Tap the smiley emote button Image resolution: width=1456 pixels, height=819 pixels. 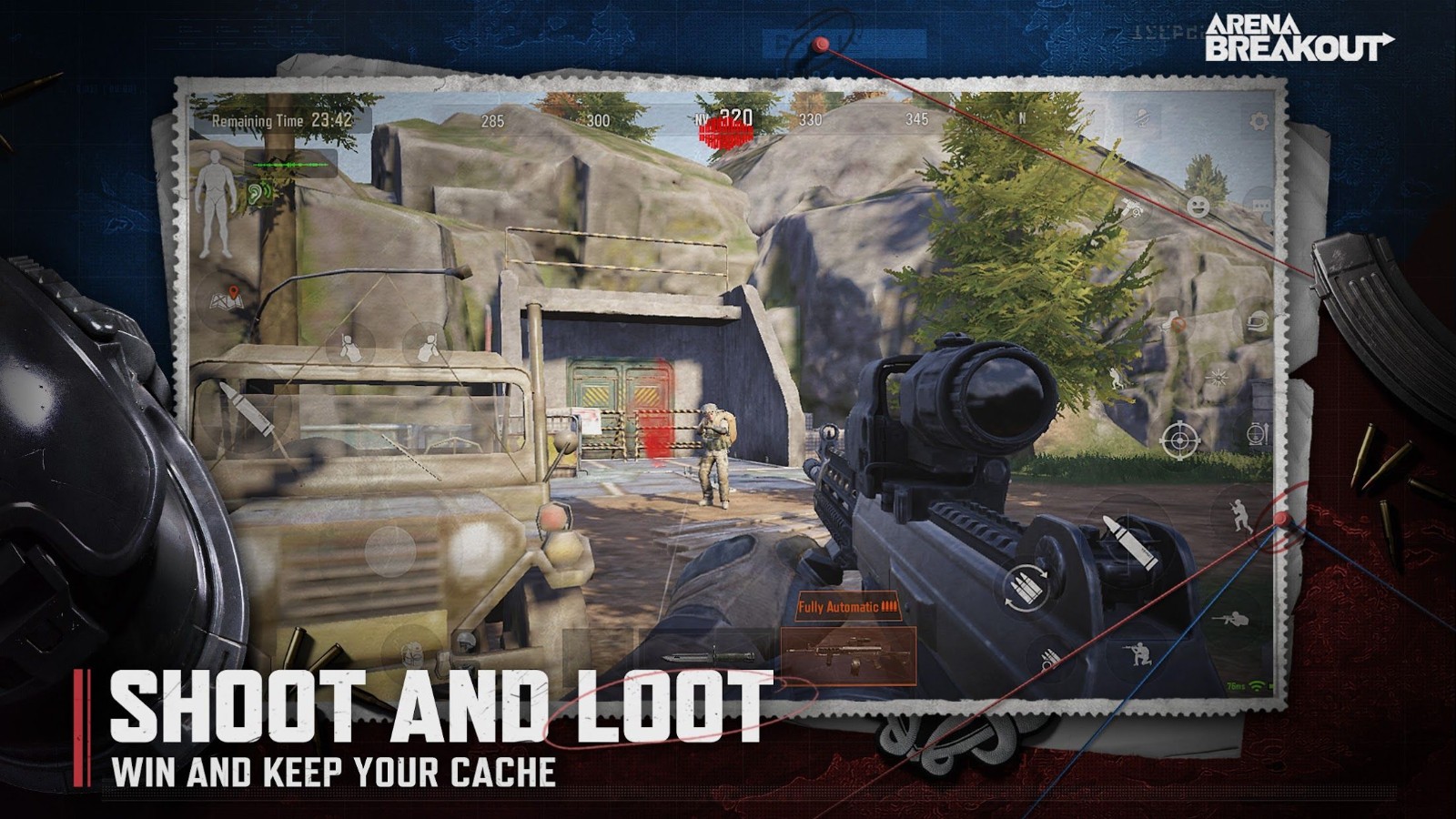point(1198,207)
